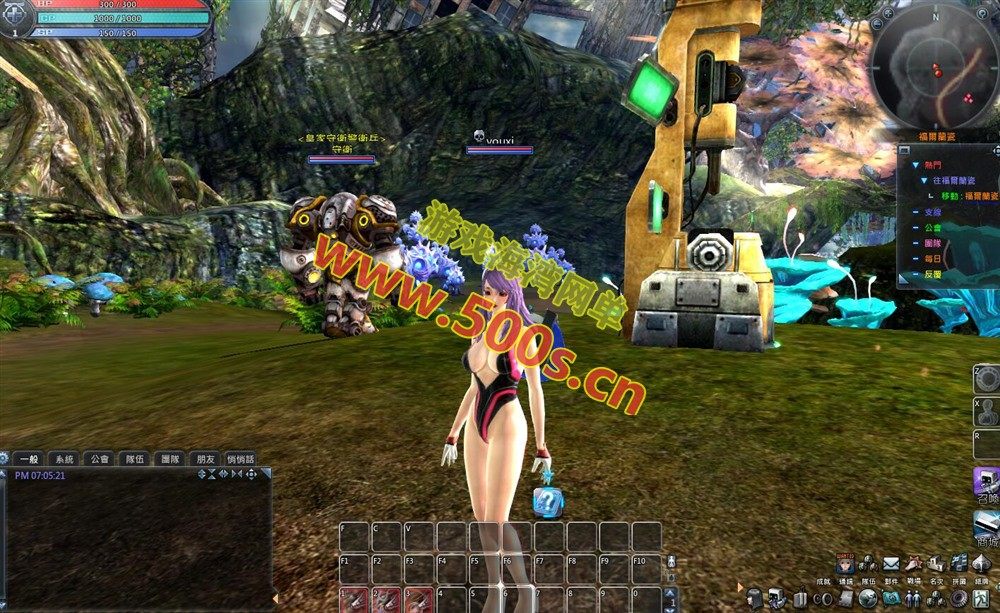1000x613 pixels.
Task: Click the blue question mark cube
Action: tap(548, 501)
